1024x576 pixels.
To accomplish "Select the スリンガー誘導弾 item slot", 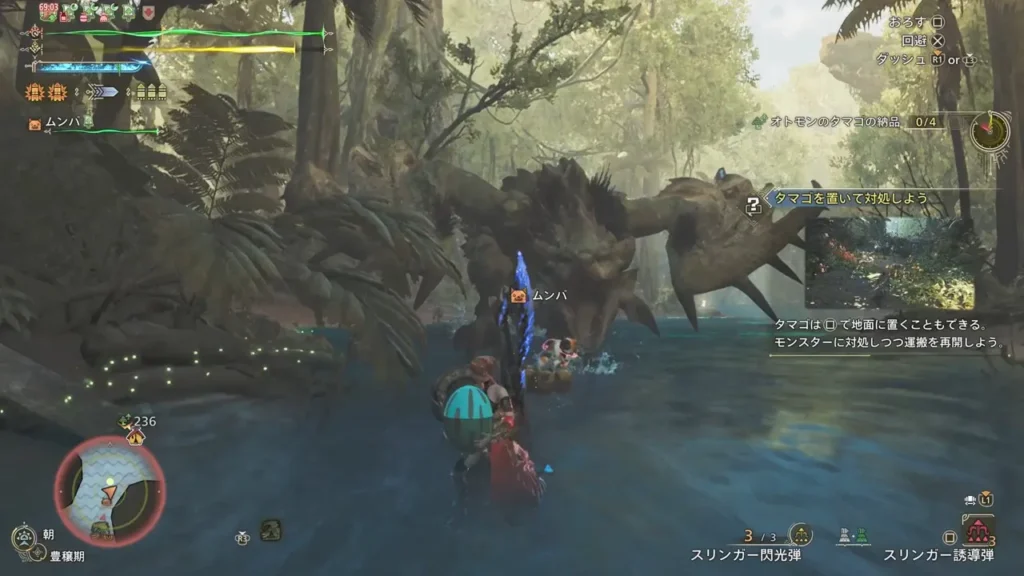I will (x=976, y=530).
